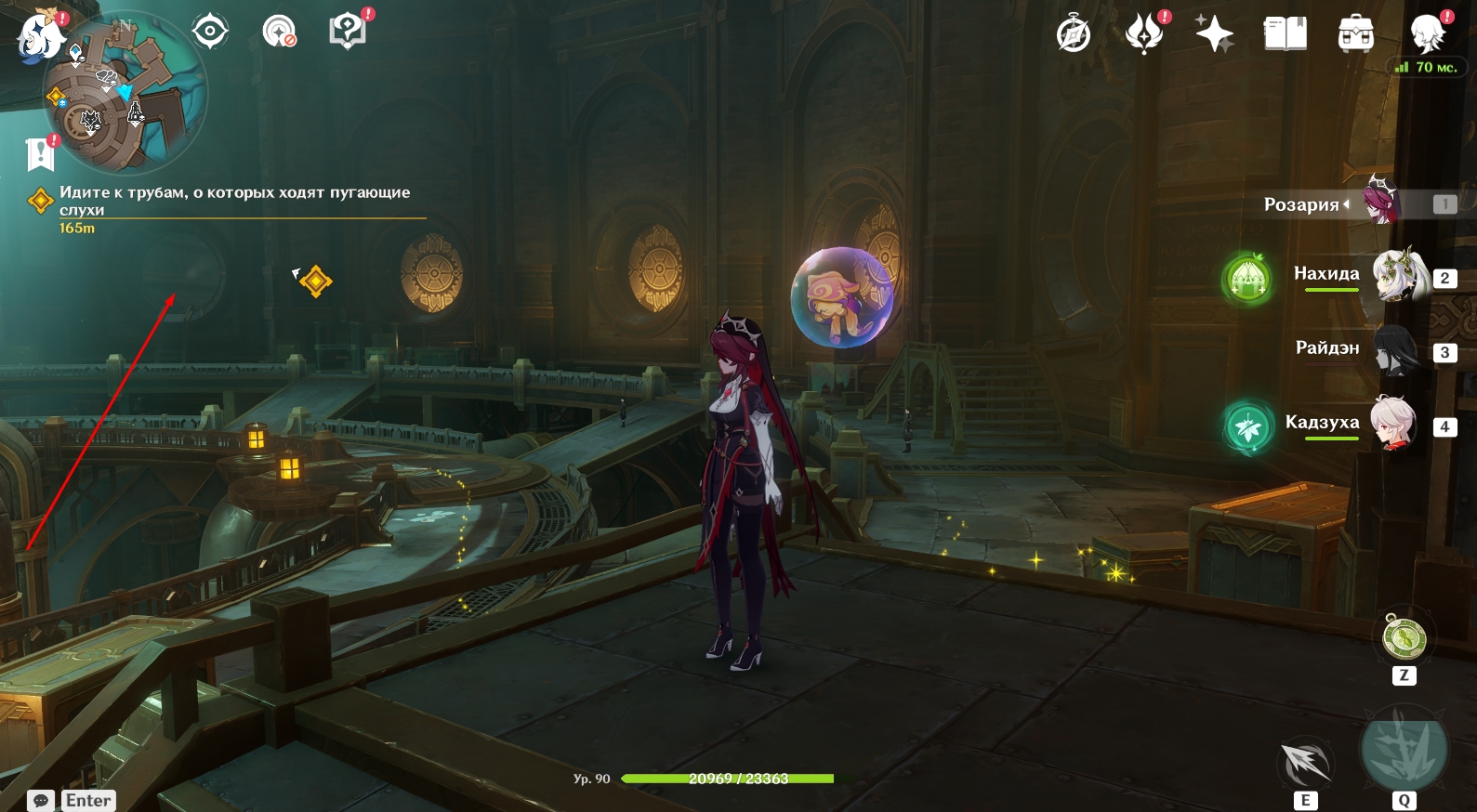
Task: Open the chat box
Action: (41, 801)
